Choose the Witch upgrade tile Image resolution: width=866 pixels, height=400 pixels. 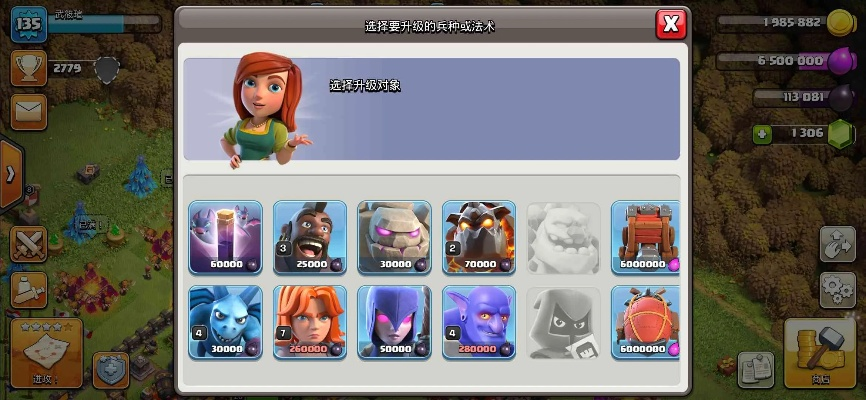394,322
